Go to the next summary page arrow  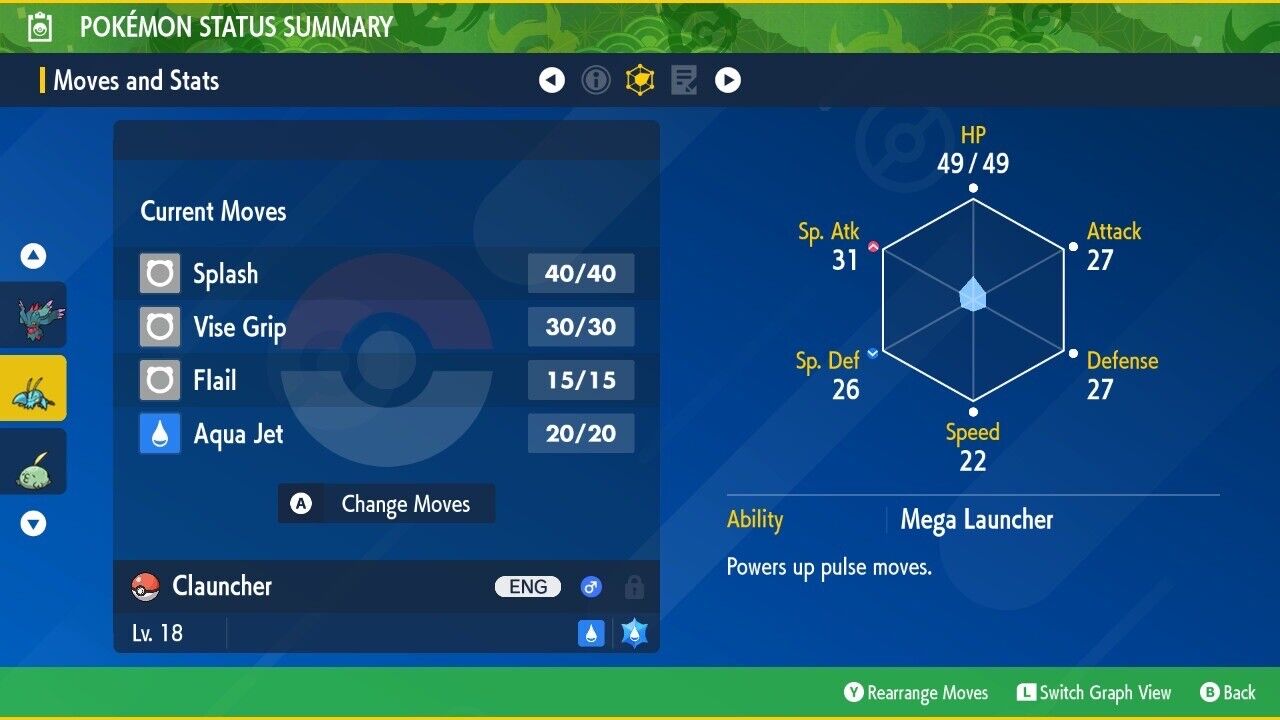click(x=728, y=80)
